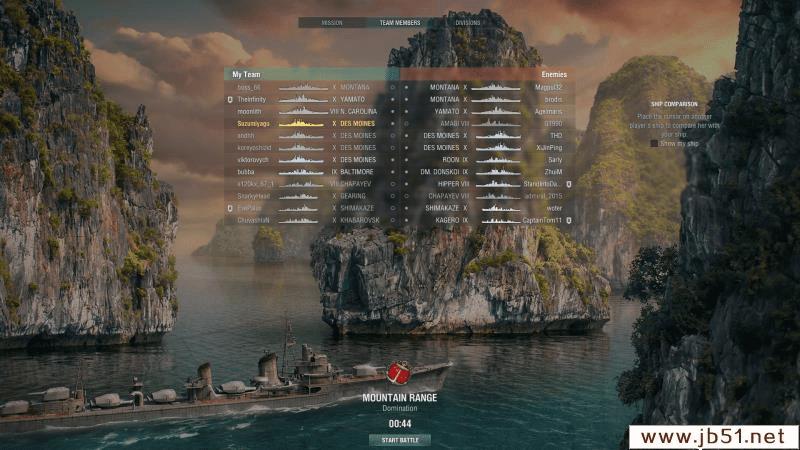The height and width of the screenshot is (450, 800).
Task: Pick the enemy Amagi player row
Action: point(490,123)
